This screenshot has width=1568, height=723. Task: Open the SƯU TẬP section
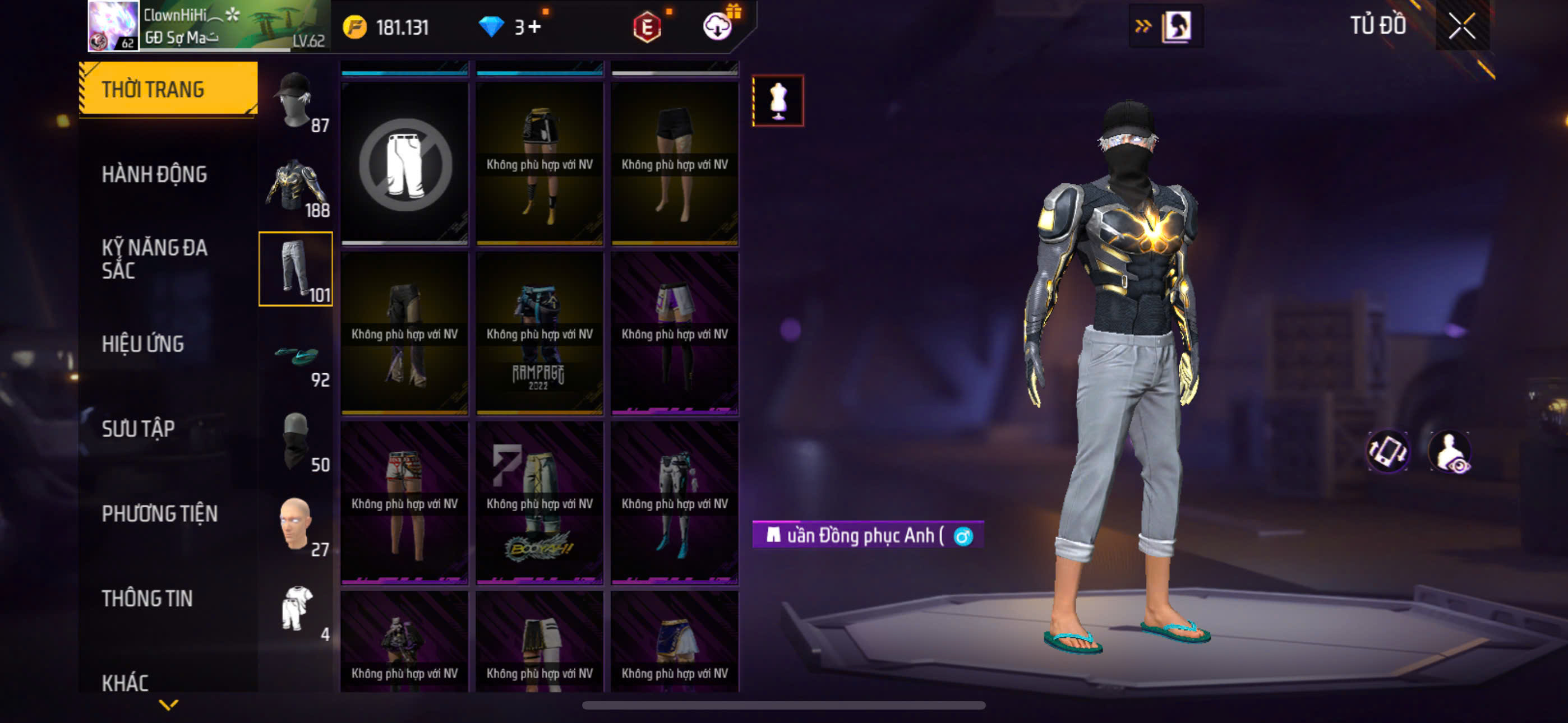pos(138,428)
